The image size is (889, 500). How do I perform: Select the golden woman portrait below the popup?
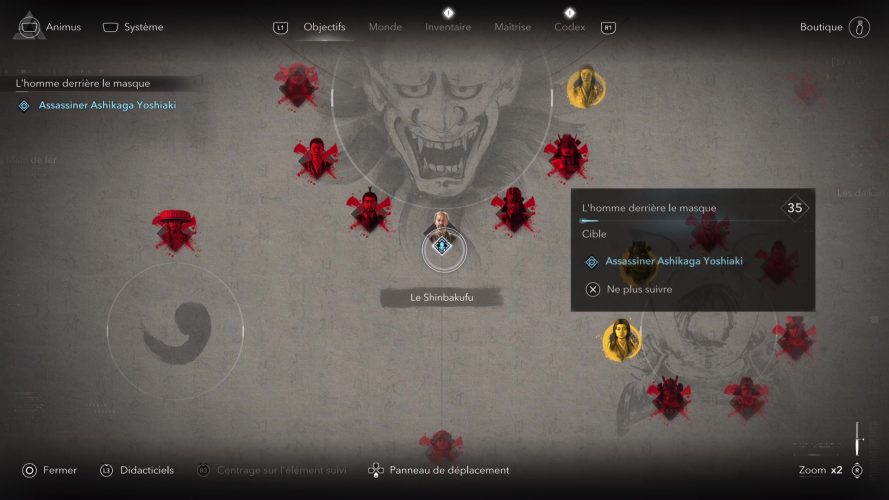[x=620, y=340]
